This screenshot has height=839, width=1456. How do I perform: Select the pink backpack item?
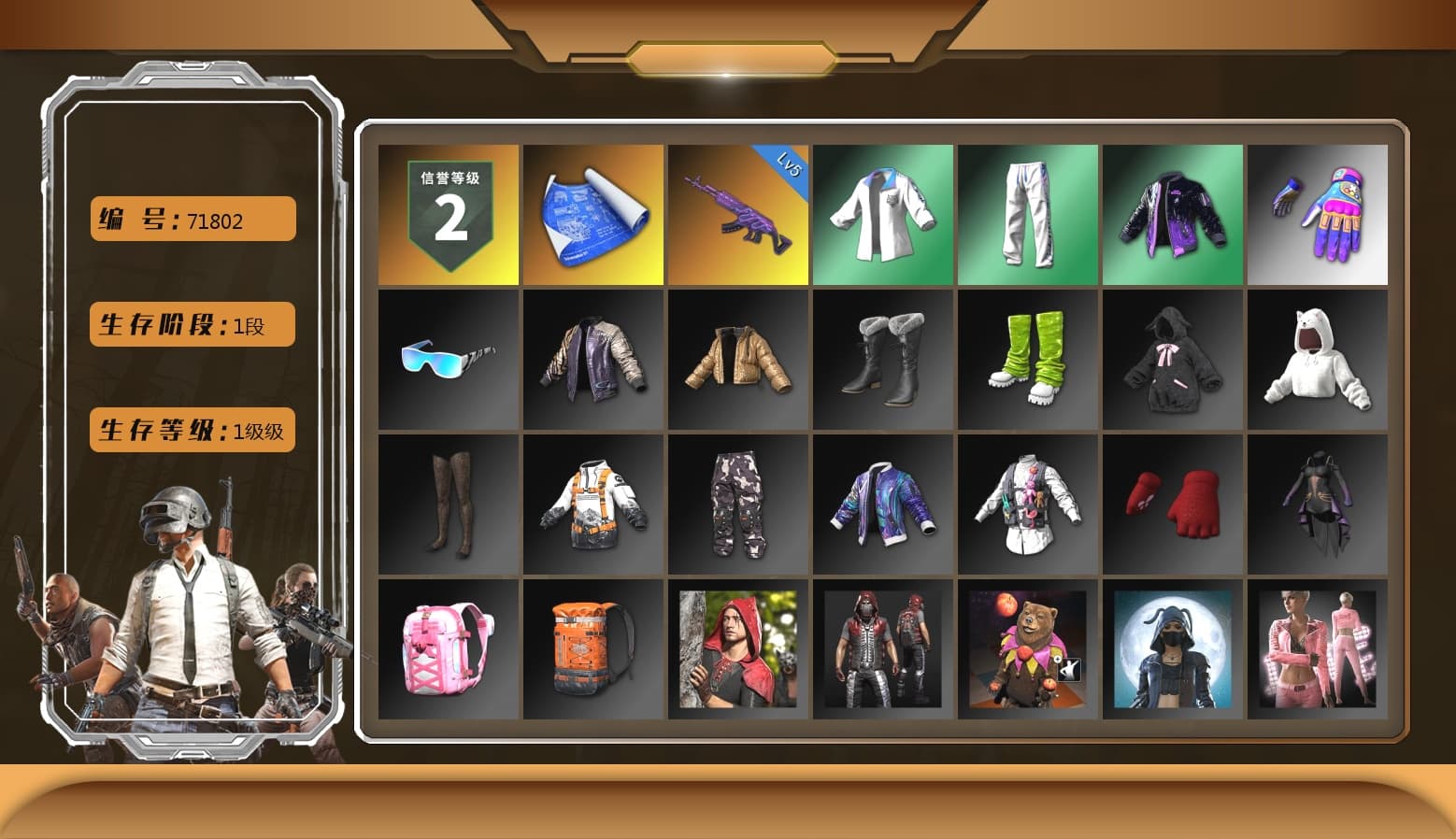coord(447,649)
